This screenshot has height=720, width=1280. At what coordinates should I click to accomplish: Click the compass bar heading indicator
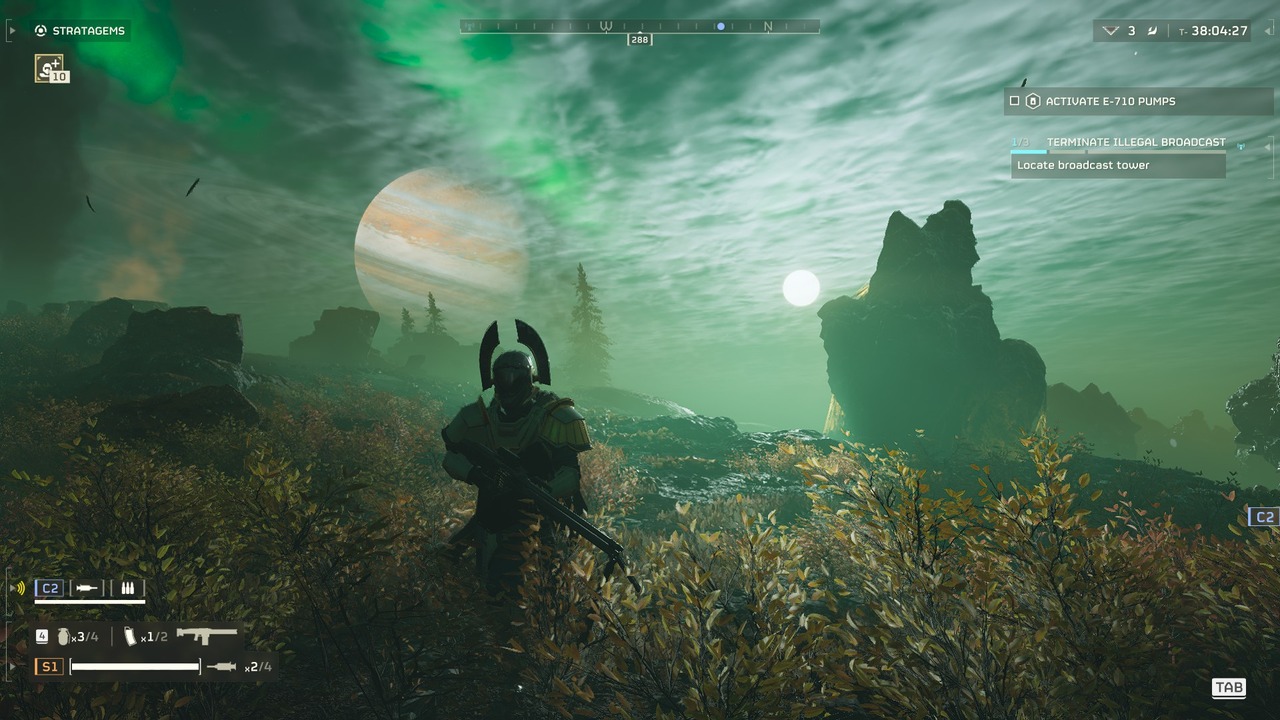click(x=639, y=40)
